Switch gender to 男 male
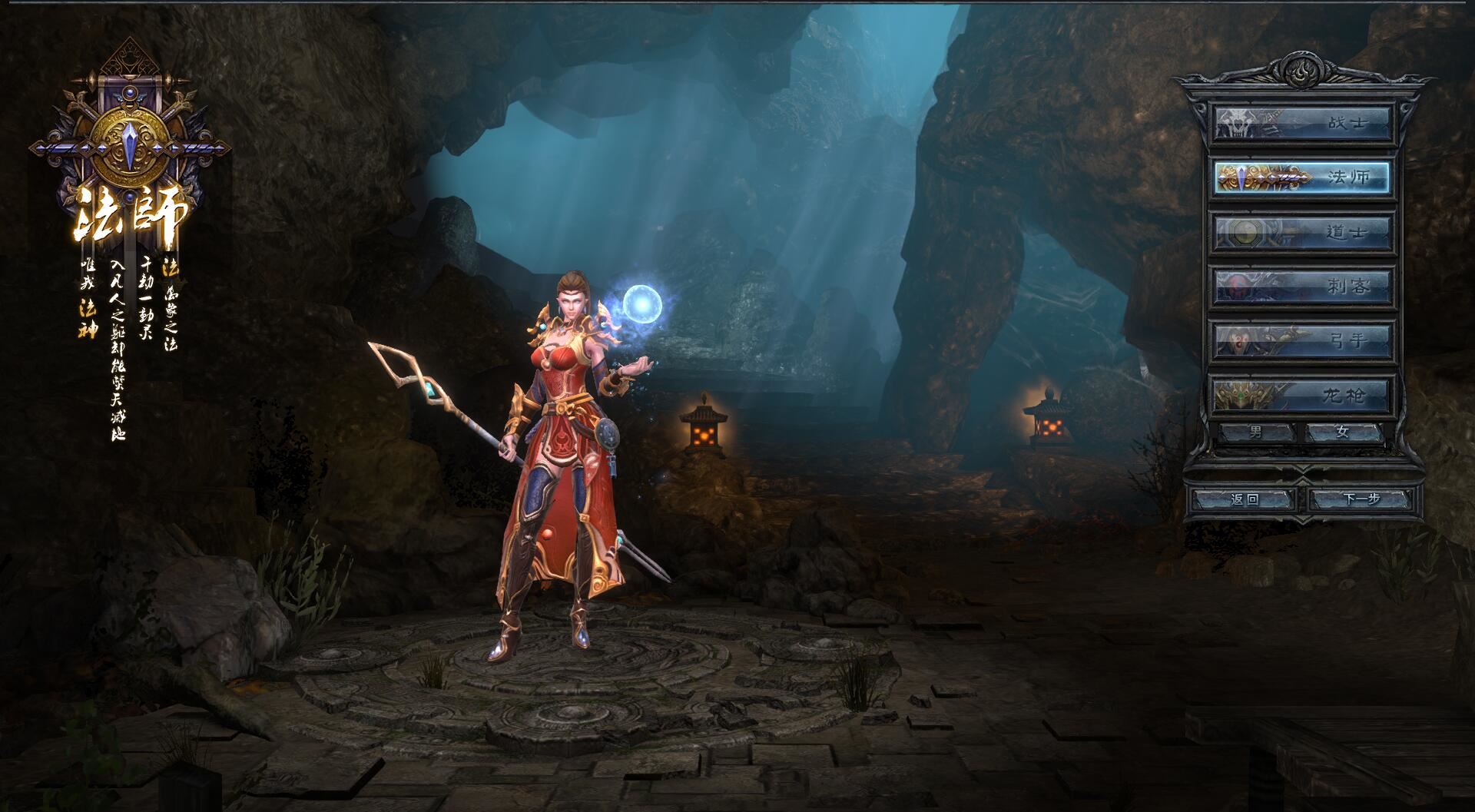Image resolution: width=1475 pixels, height=812 pixels. pyautogui.click(x=1256, y=433)
